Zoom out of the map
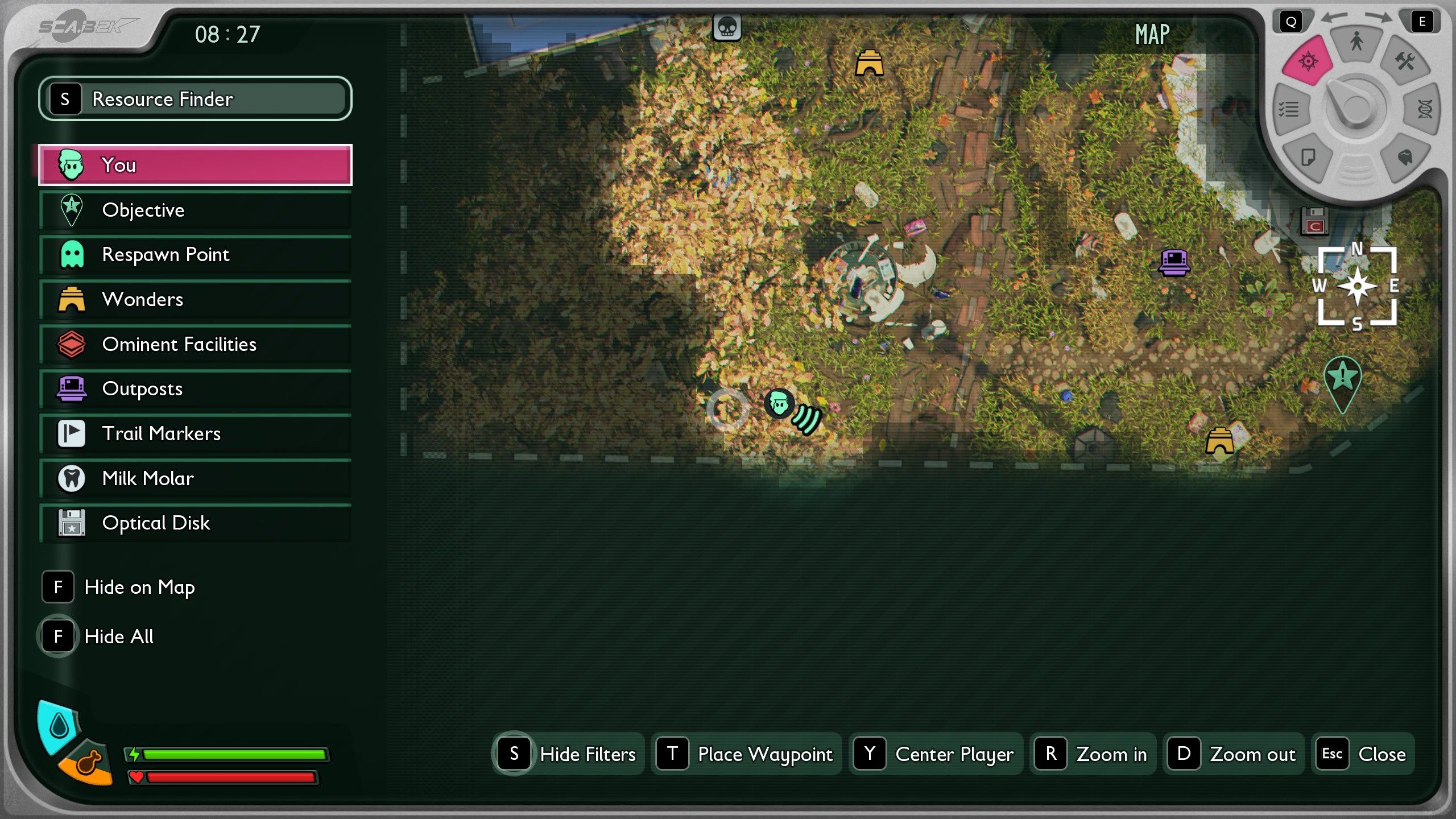1456x819 pixels. (1233, 754)
